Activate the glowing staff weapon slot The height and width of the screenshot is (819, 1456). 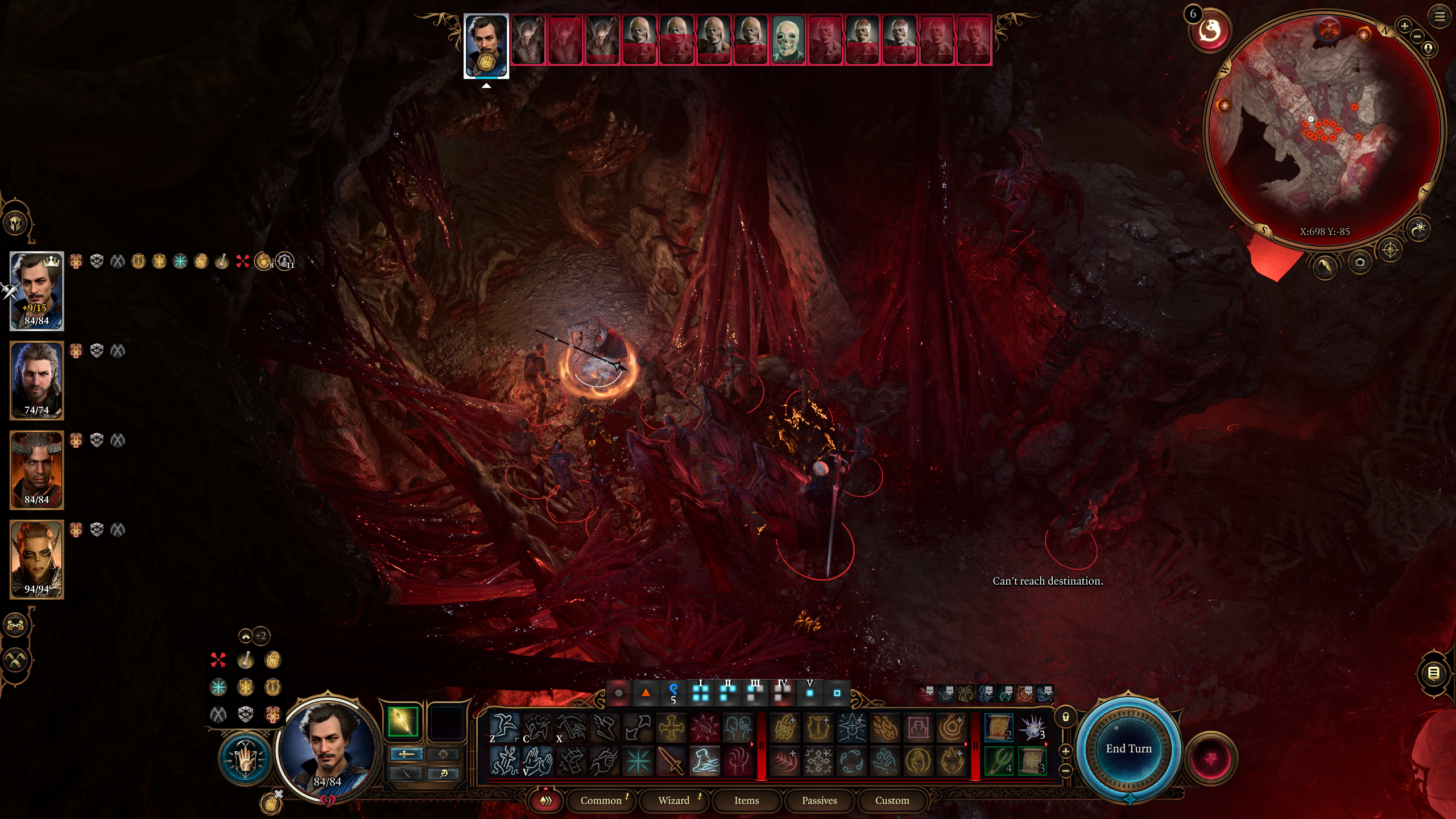403,722
